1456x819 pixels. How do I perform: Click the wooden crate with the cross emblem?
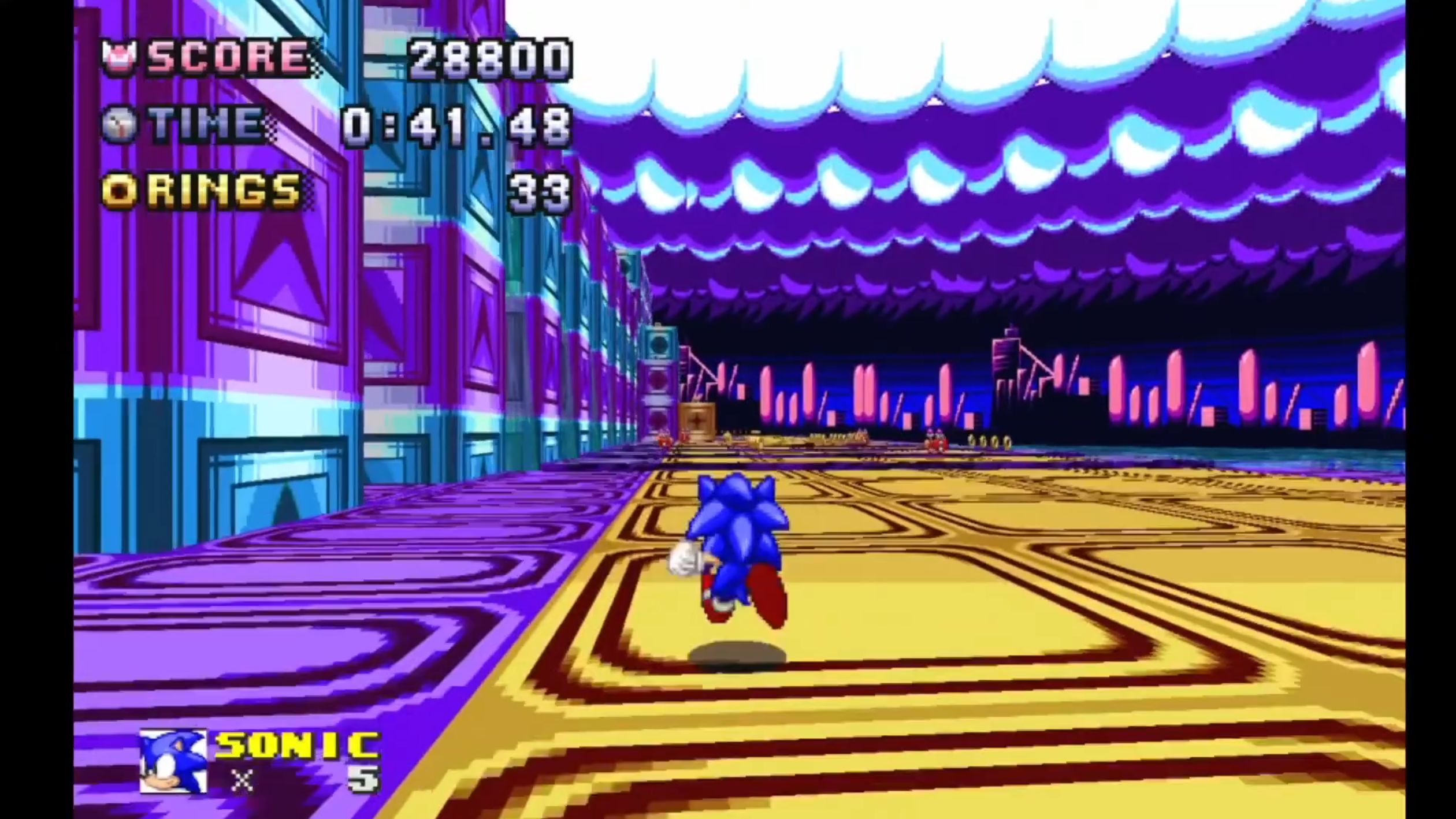697,419
